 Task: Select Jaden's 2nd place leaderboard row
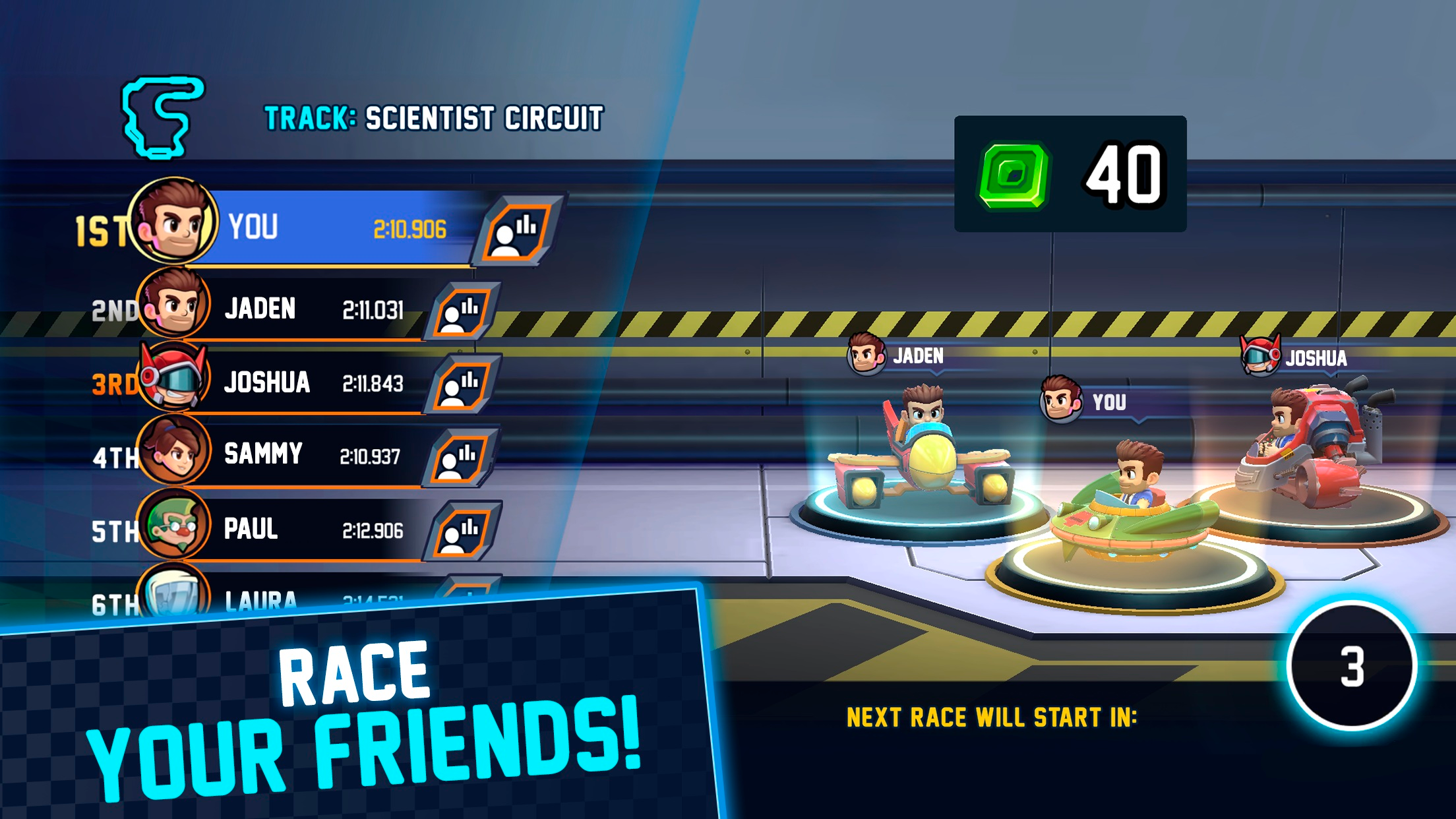coord(310,309)
